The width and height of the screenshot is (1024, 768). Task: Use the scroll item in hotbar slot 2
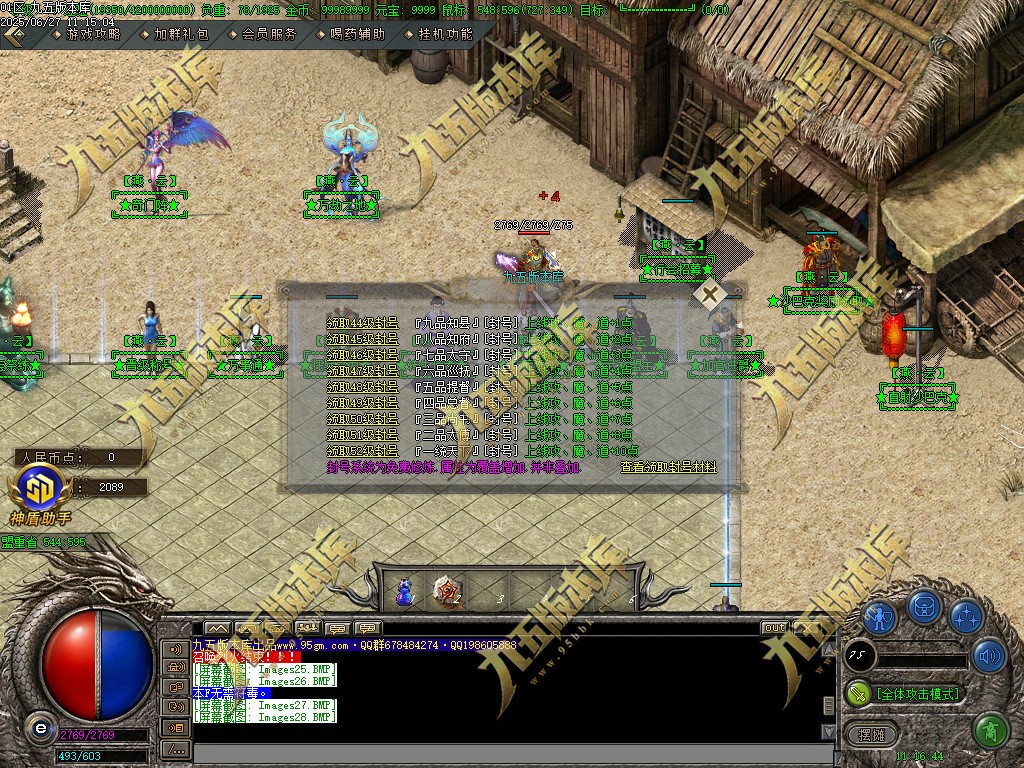[447, 591]
